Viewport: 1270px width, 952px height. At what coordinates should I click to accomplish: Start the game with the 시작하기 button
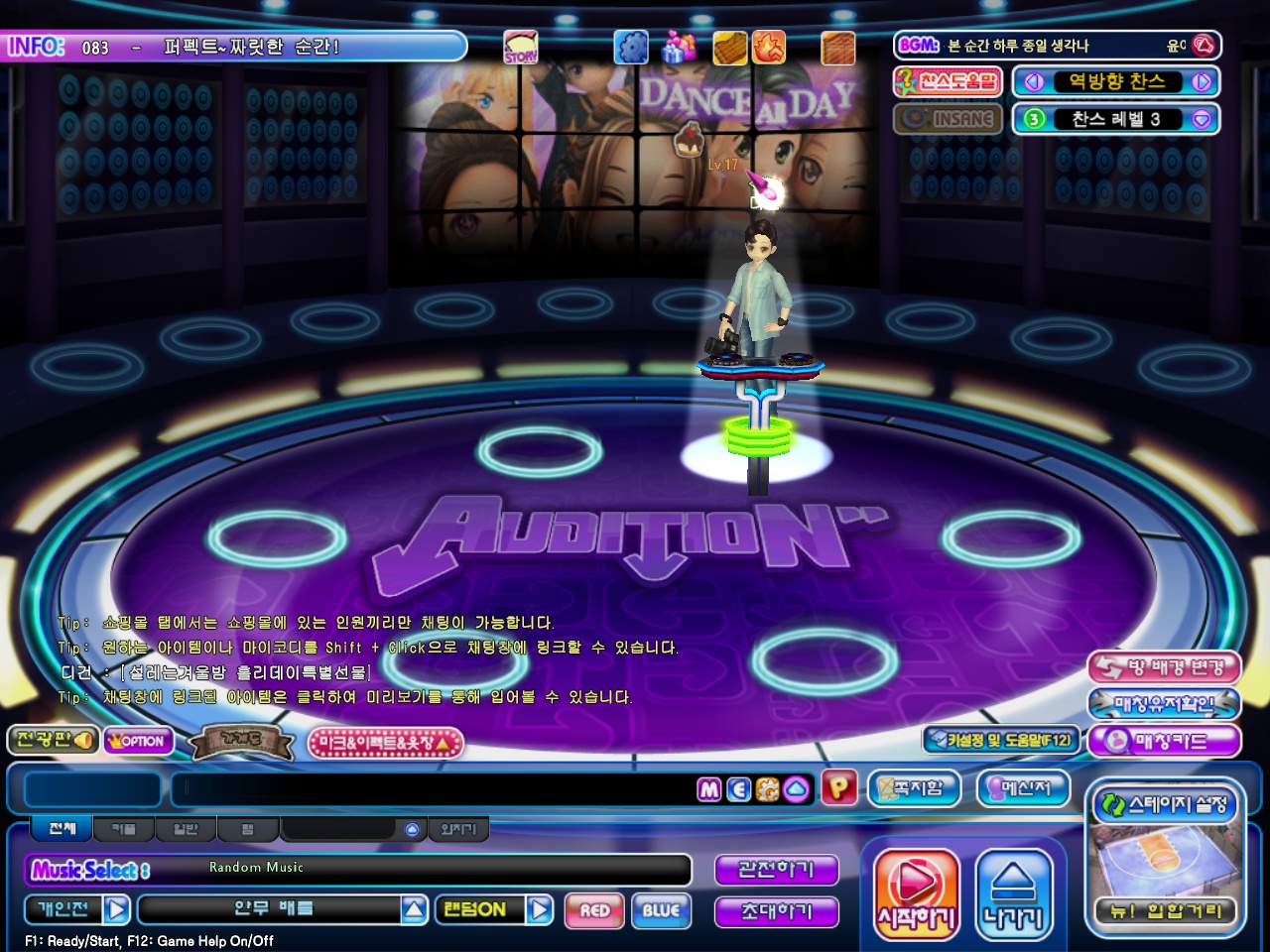coord(916,892)
